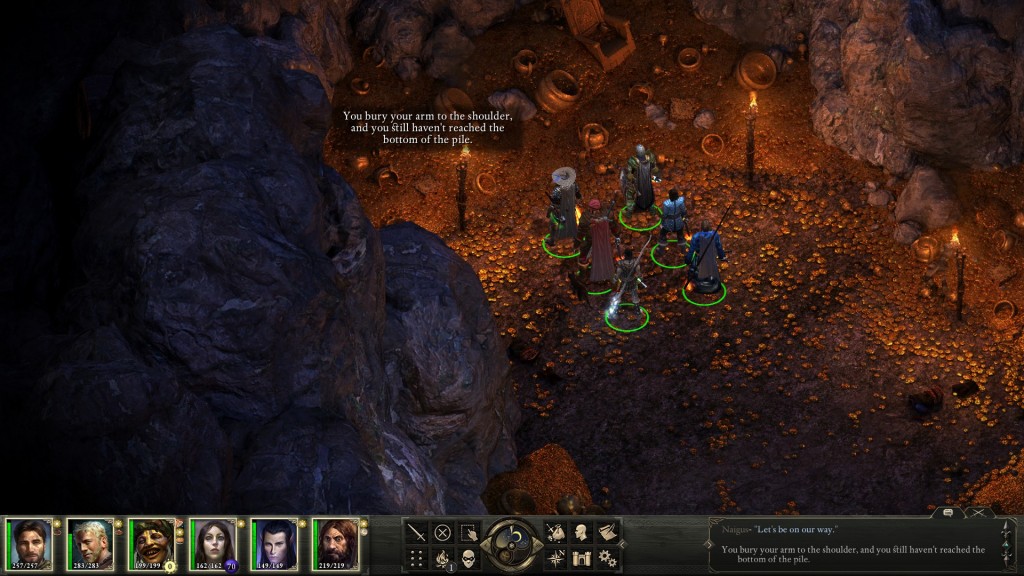Click the central day-night clock dial
This screenshot has width=1024, height=576.
pos(512,544)
